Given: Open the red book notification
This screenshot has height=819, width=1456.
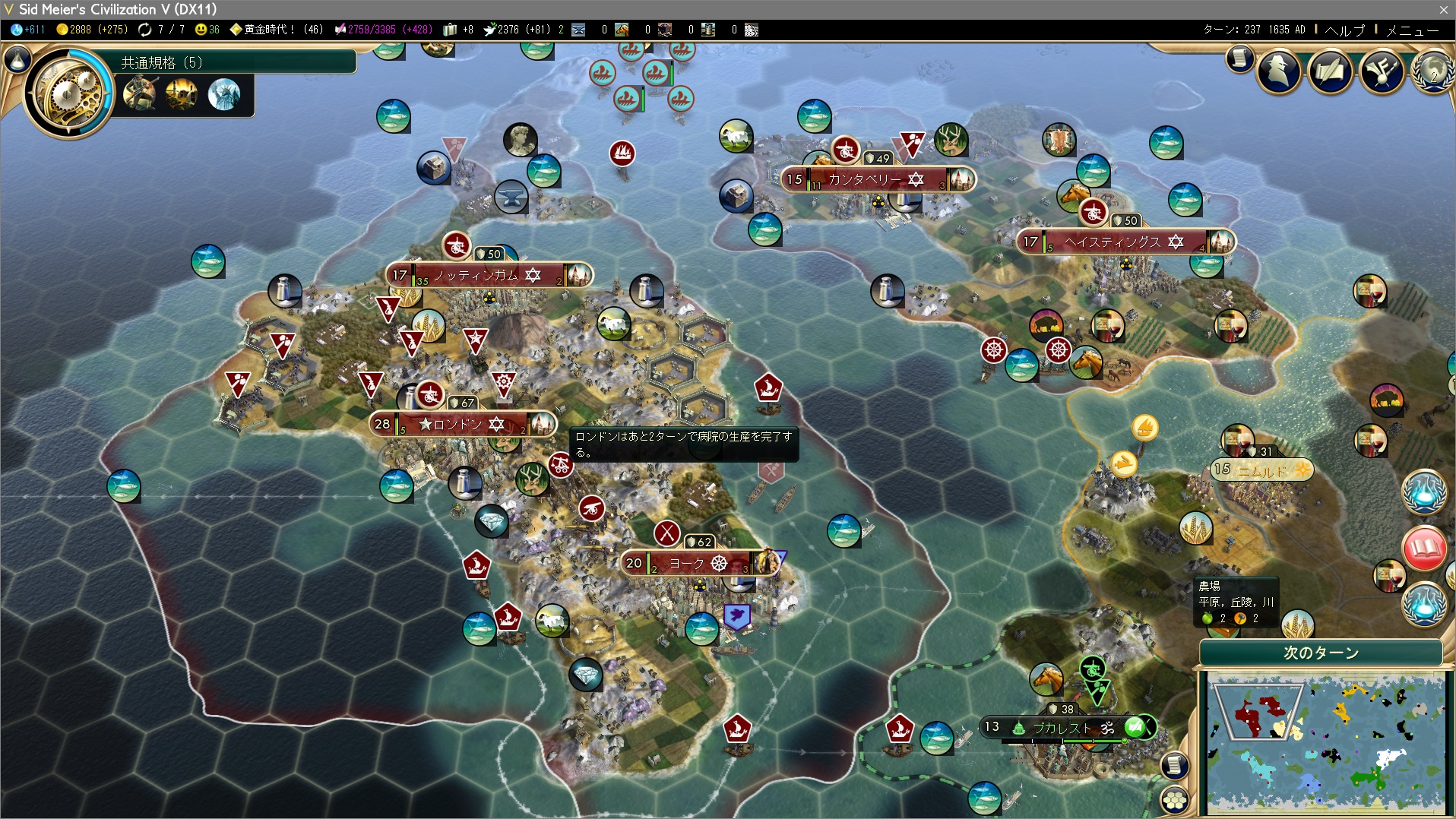Looking at the screenshot, I should pyautogui.click(x=1424, y=548).
